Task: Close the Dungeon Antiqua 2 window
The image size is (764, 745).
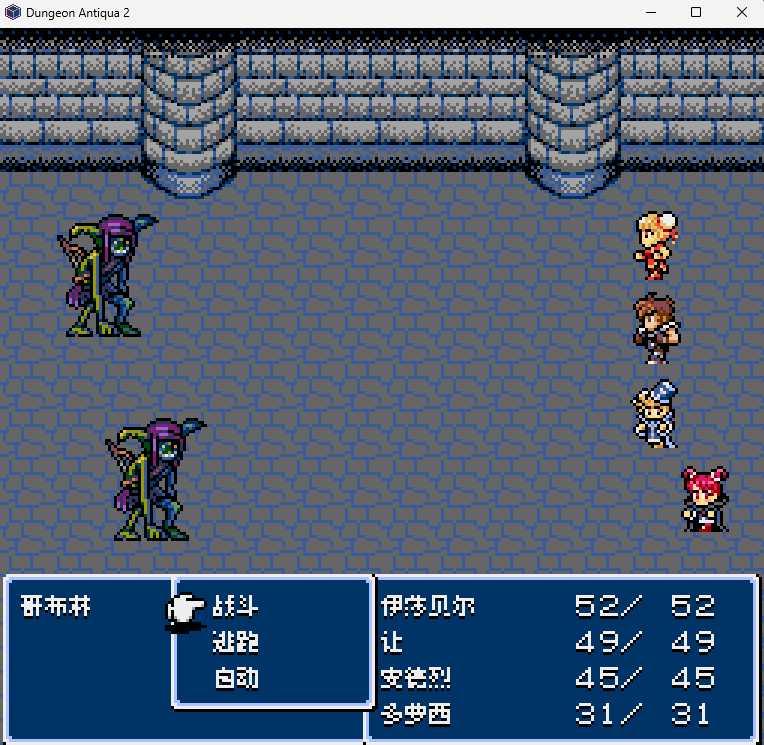Action: pyautogui.click(x=741, y=13)
